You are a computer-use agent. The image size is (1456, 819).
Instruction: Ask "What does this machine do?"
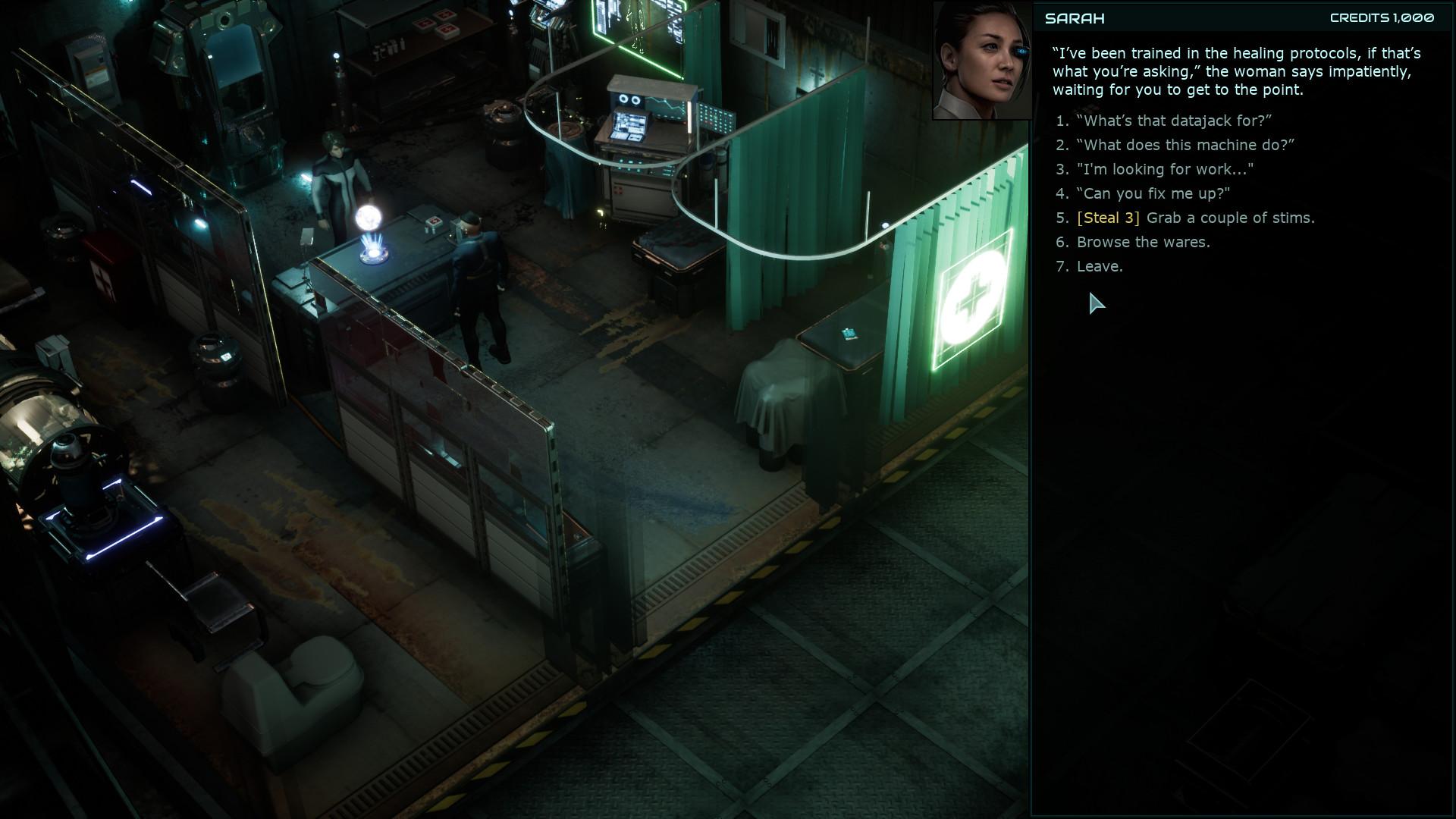click(x=1177, y=145)
